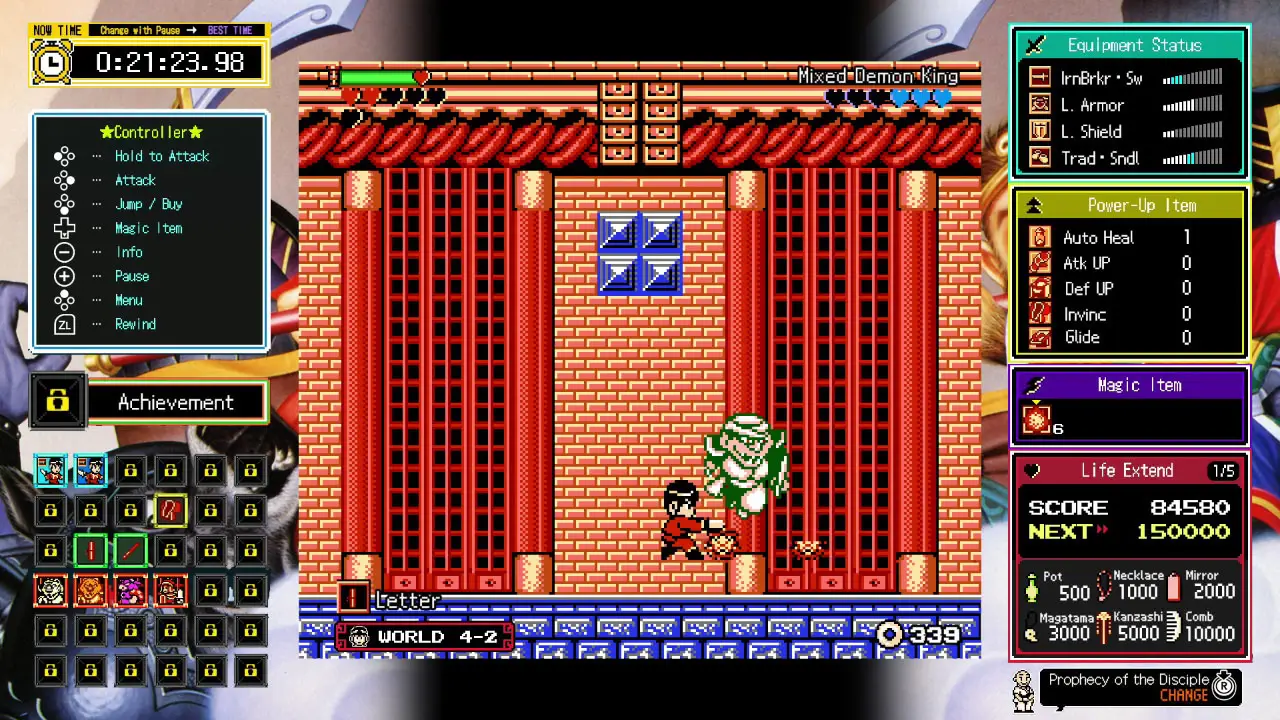Click CHANGE on Prophecy of the Disciple
Viewport: 1280px width, 720px height.
pos(1184,694)
